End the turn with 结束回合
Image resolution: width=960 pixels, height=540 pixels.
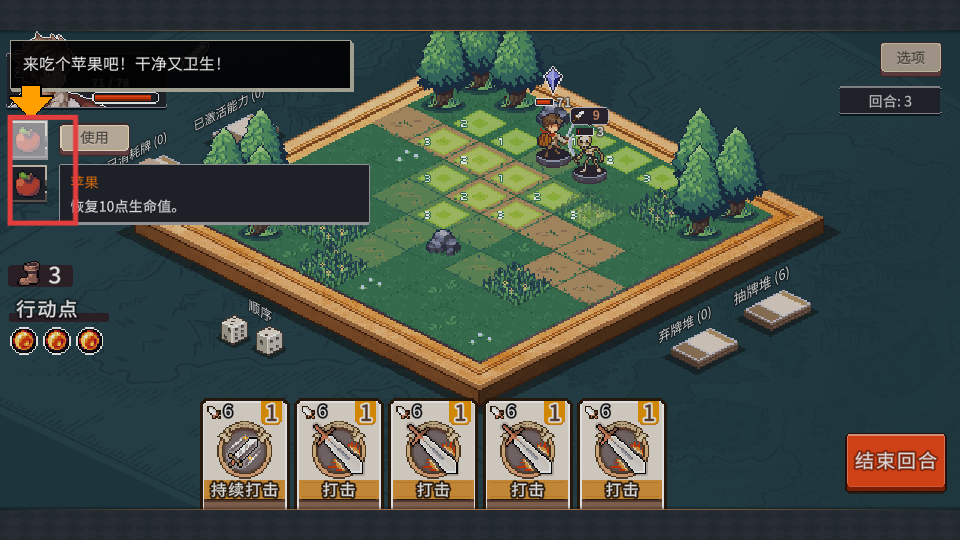point(895,461)
